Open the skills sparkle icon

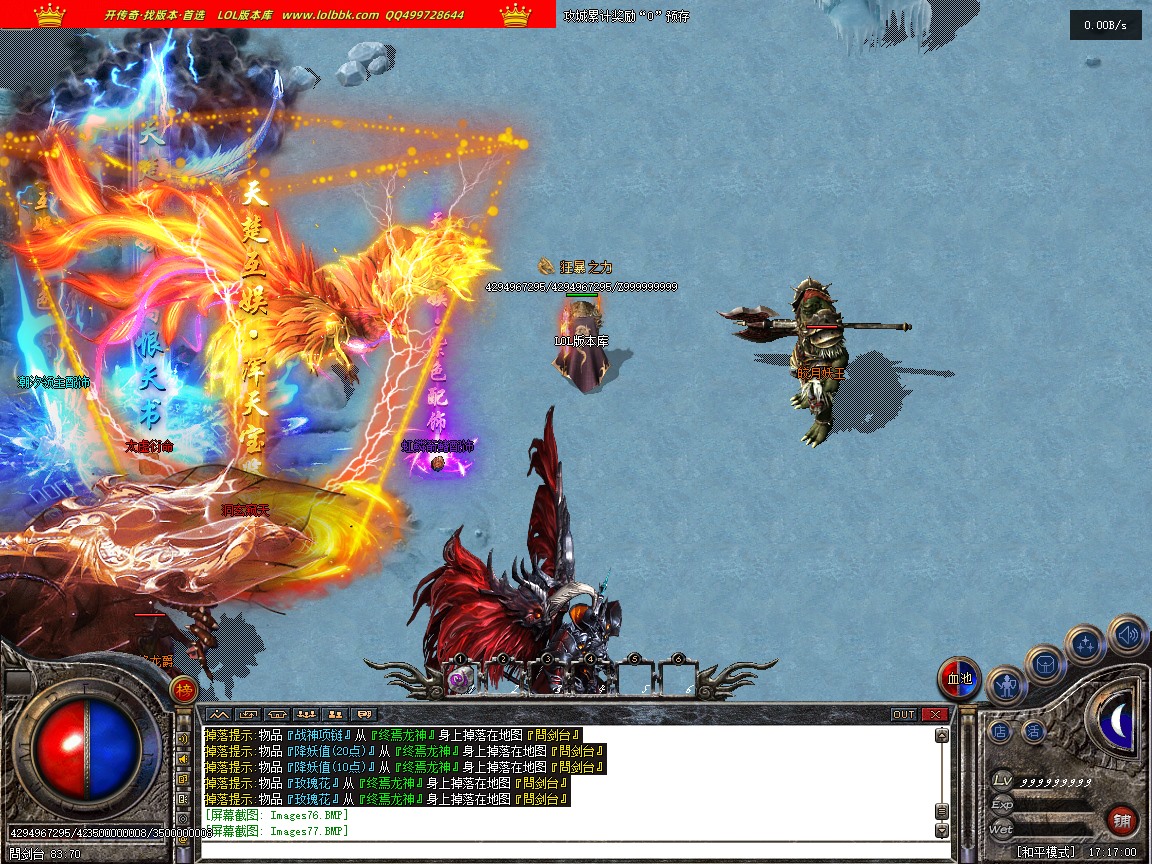(1085, 645)
